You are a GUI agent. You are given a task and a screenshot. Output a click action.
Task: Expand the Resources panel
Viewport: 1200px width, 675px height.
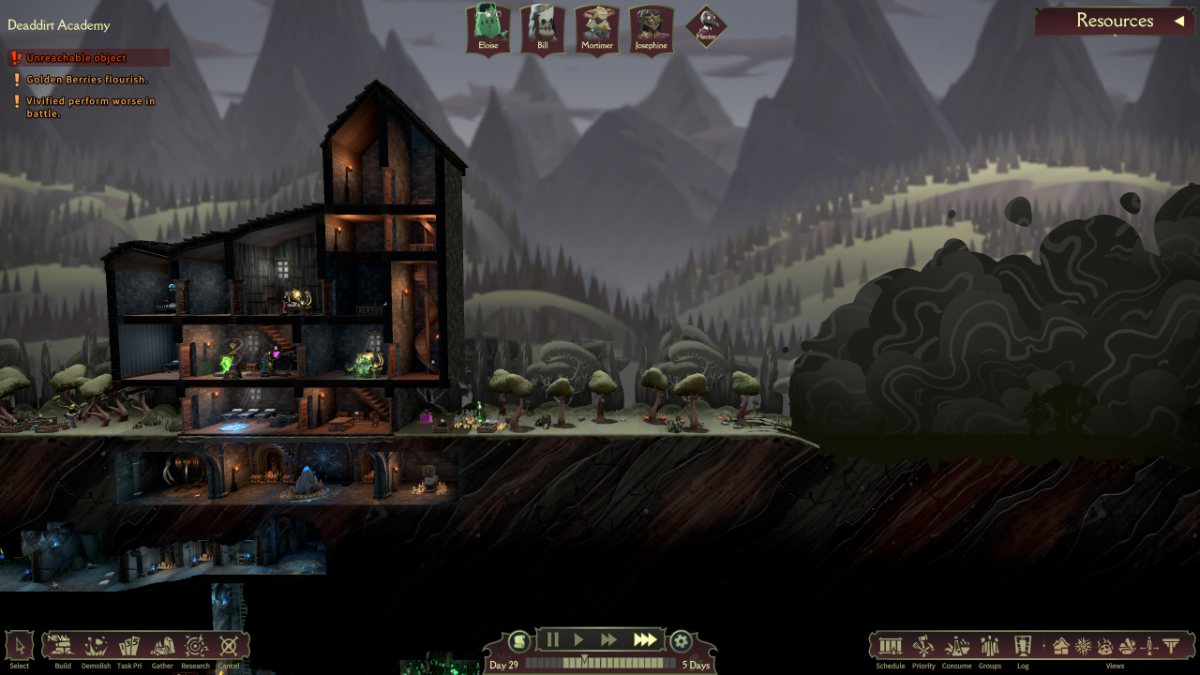coord(1114,21)
